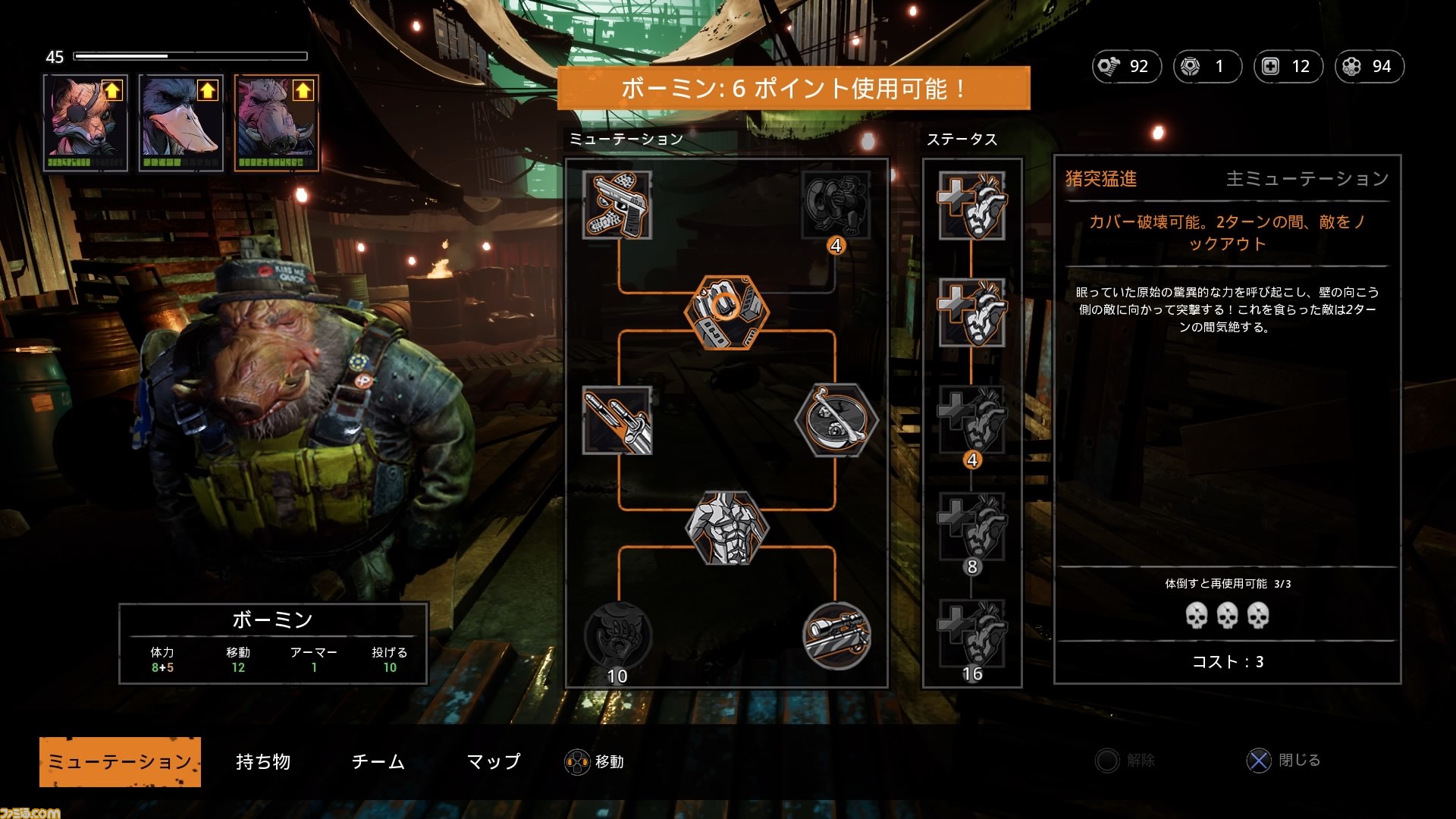Open the 持ち物 inventory tab

pos(263,761)
